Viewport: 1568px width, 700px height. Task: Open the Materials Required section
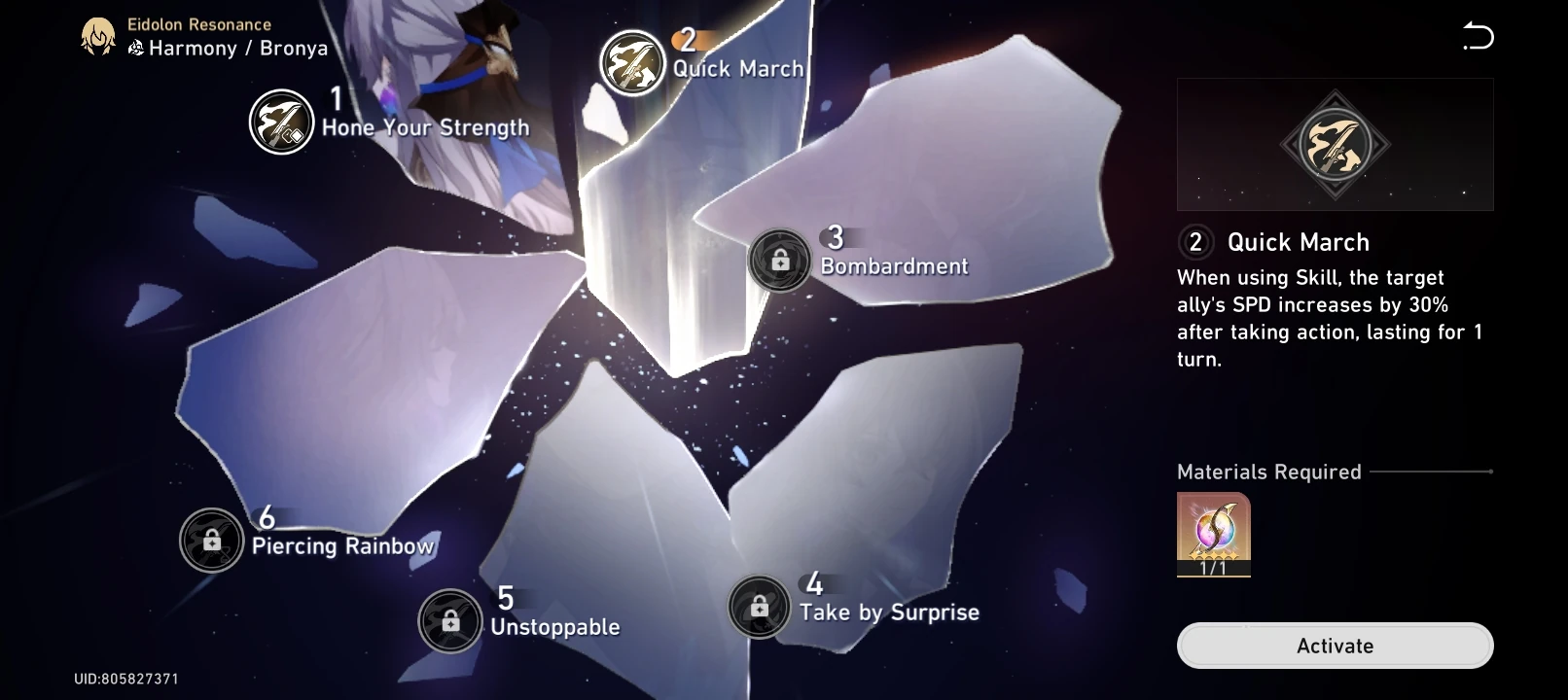click(1268, 472)
